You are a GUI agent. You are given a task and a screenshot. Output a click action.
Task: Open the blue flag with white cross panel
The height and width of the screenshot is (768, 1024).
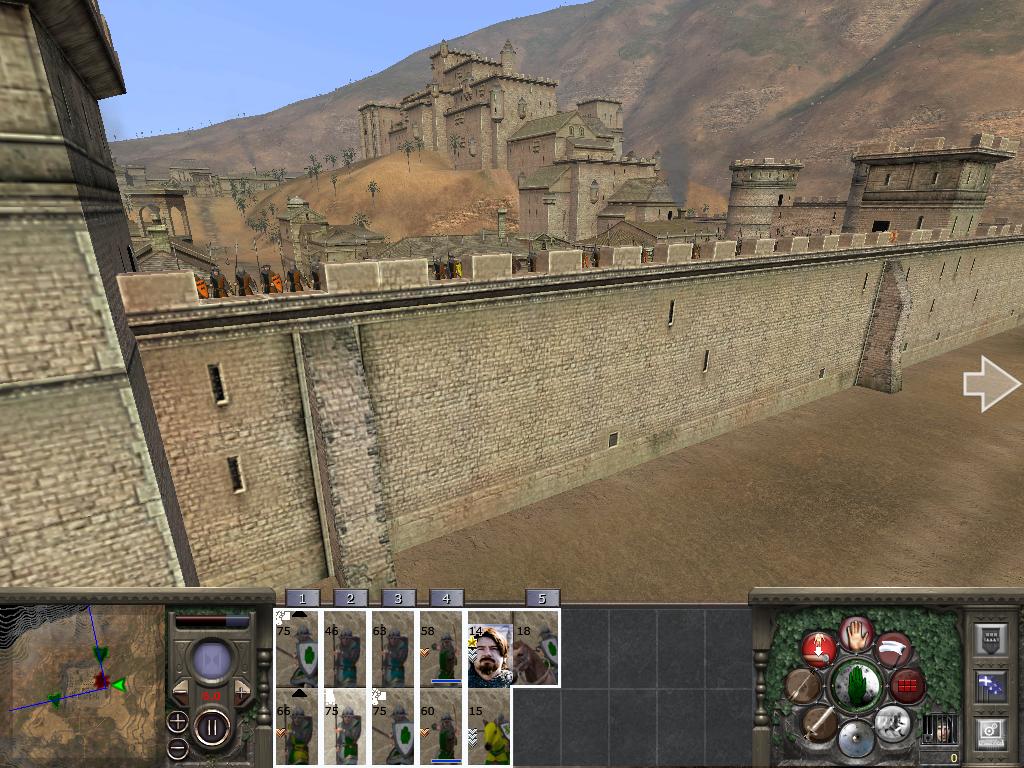click(990, 686)
